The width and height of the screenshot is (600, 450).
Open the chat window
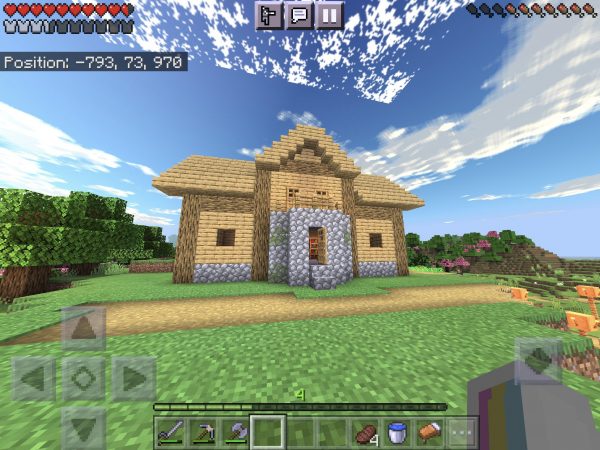[298, 16]
